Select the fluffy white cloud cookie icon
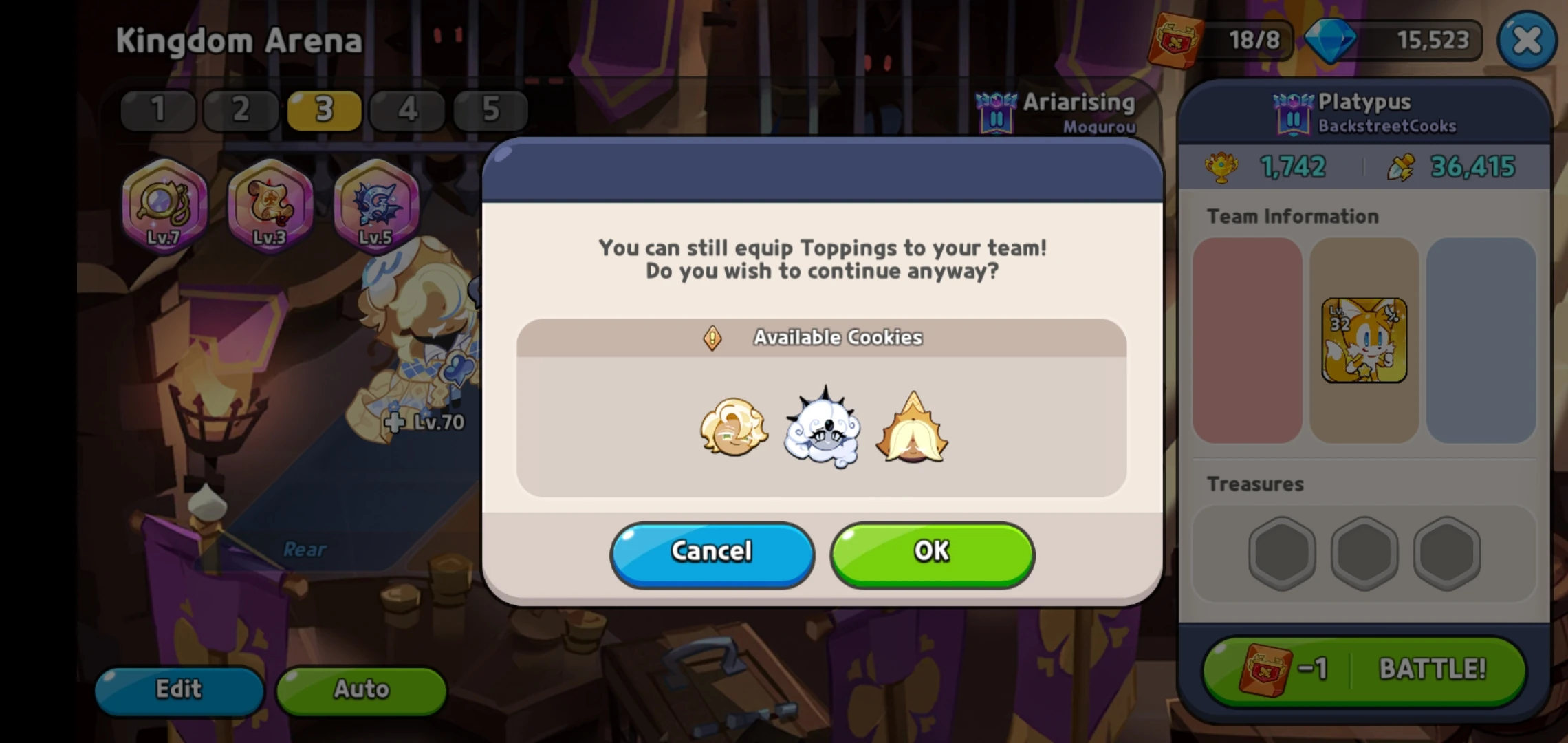This screenshot has height=743, width=1568. point(822,430)
